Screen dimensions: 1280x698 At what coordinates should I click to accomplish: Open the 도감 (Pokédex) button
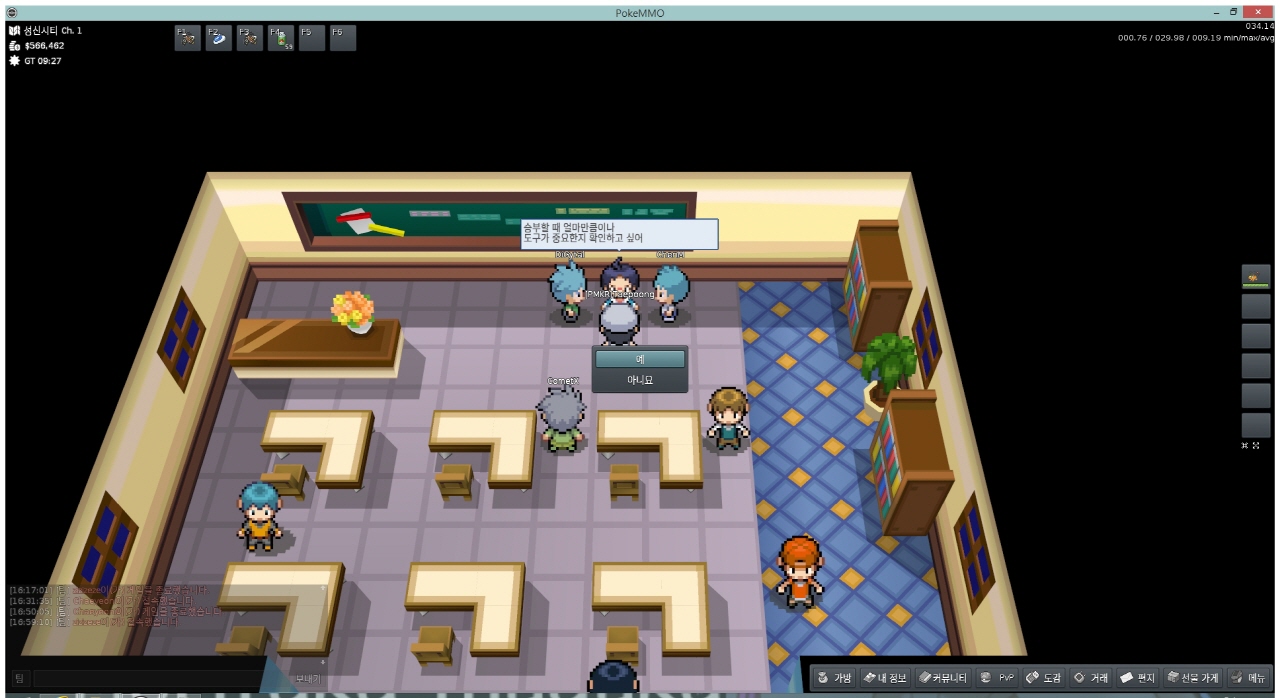coord(1044,678)
